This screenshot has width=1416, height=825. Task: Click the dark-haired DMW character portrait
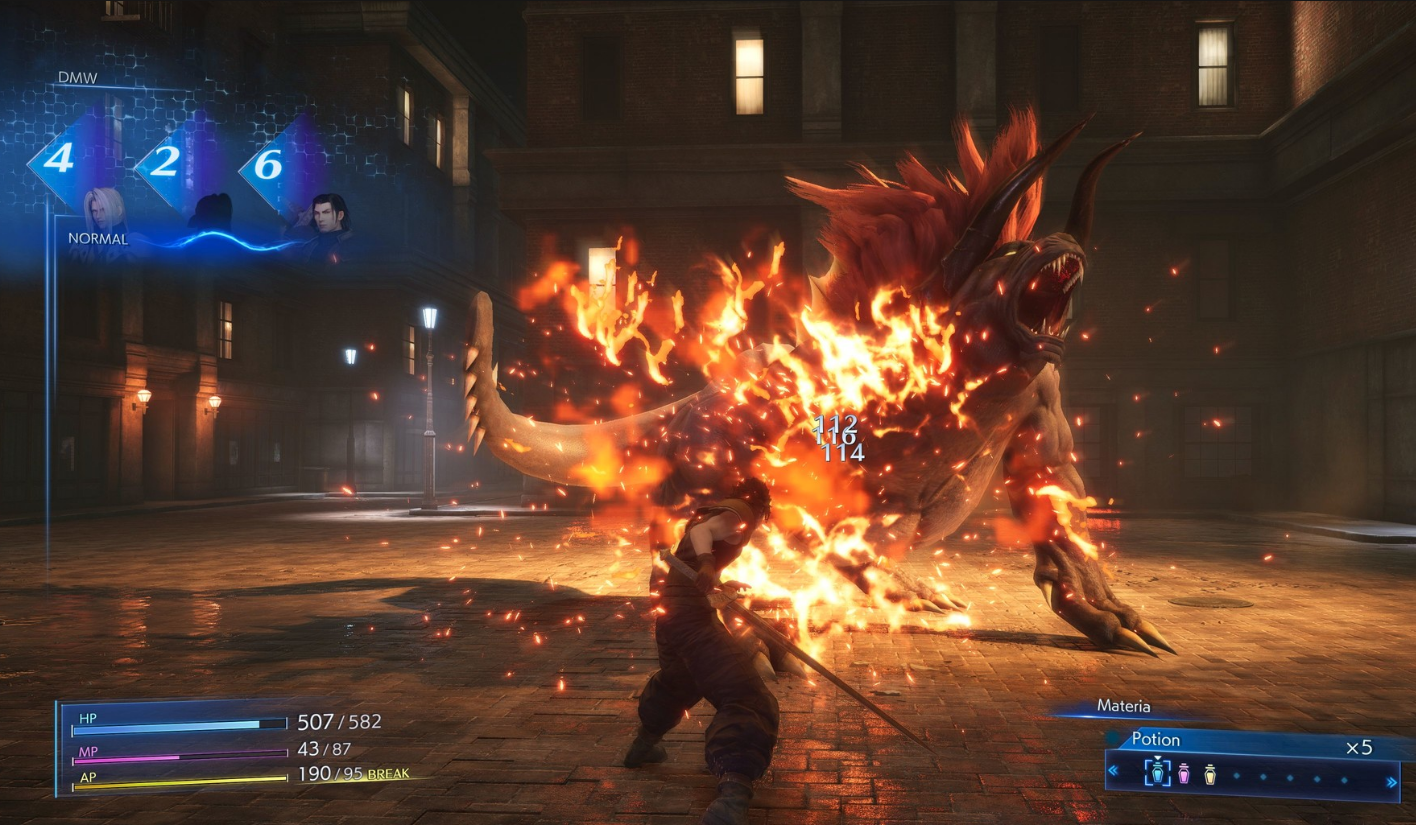point(328,218)
